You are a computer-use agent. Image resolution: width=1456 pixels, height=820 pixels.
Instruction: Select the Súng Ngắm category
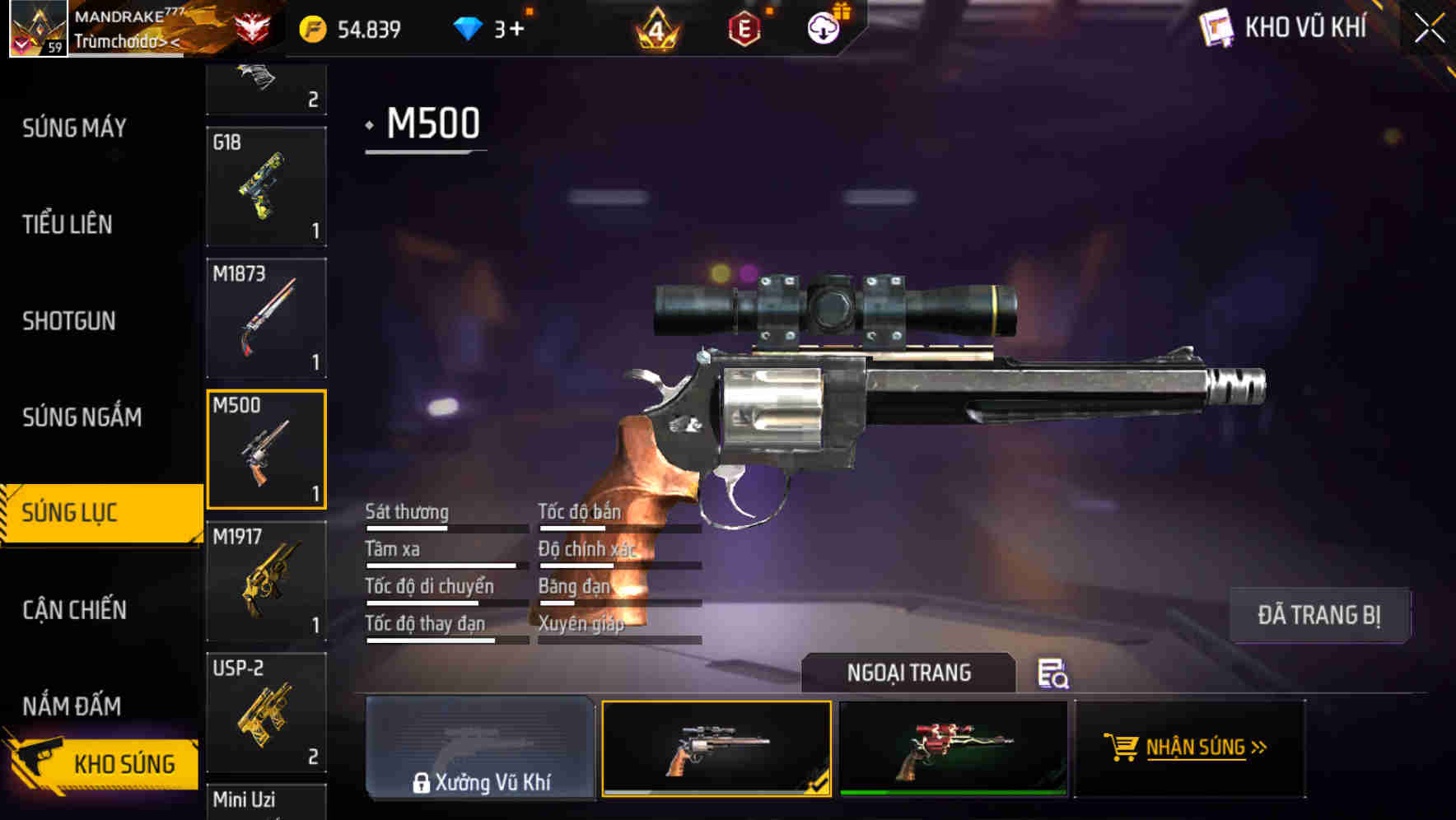(80, 417)
